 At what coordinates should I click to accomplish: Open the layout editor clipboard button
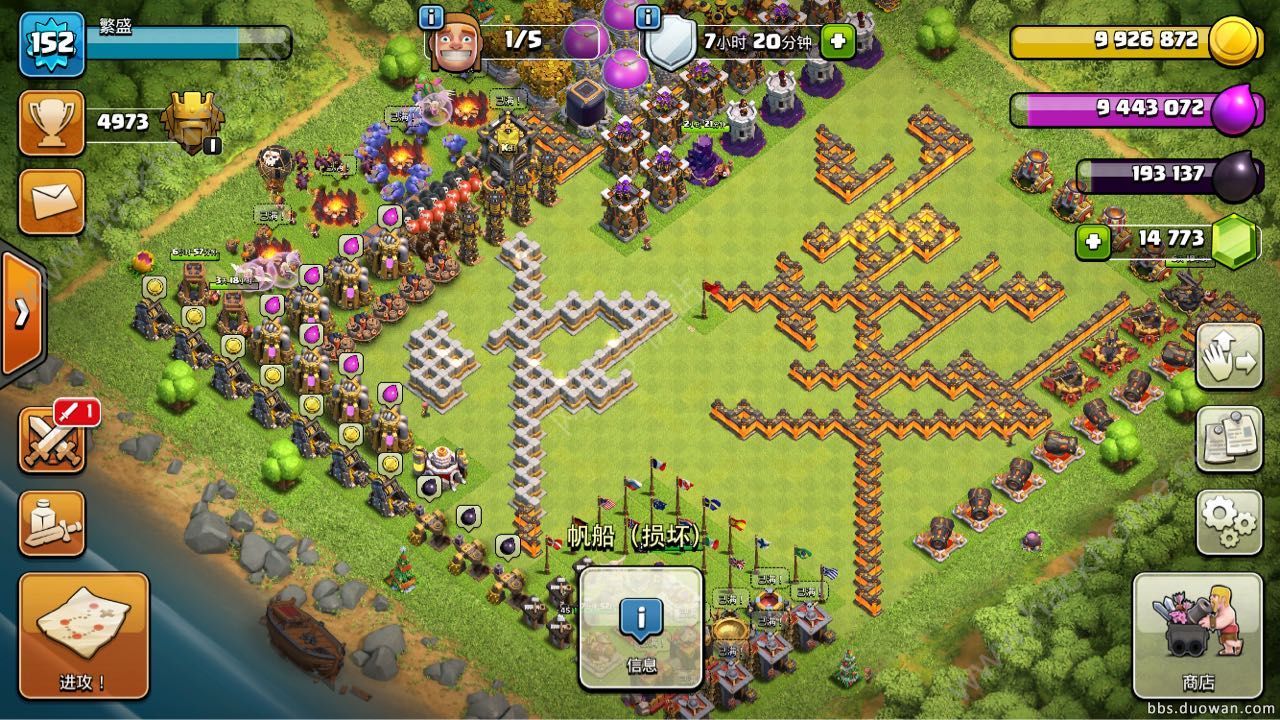tap(1229, 439)
